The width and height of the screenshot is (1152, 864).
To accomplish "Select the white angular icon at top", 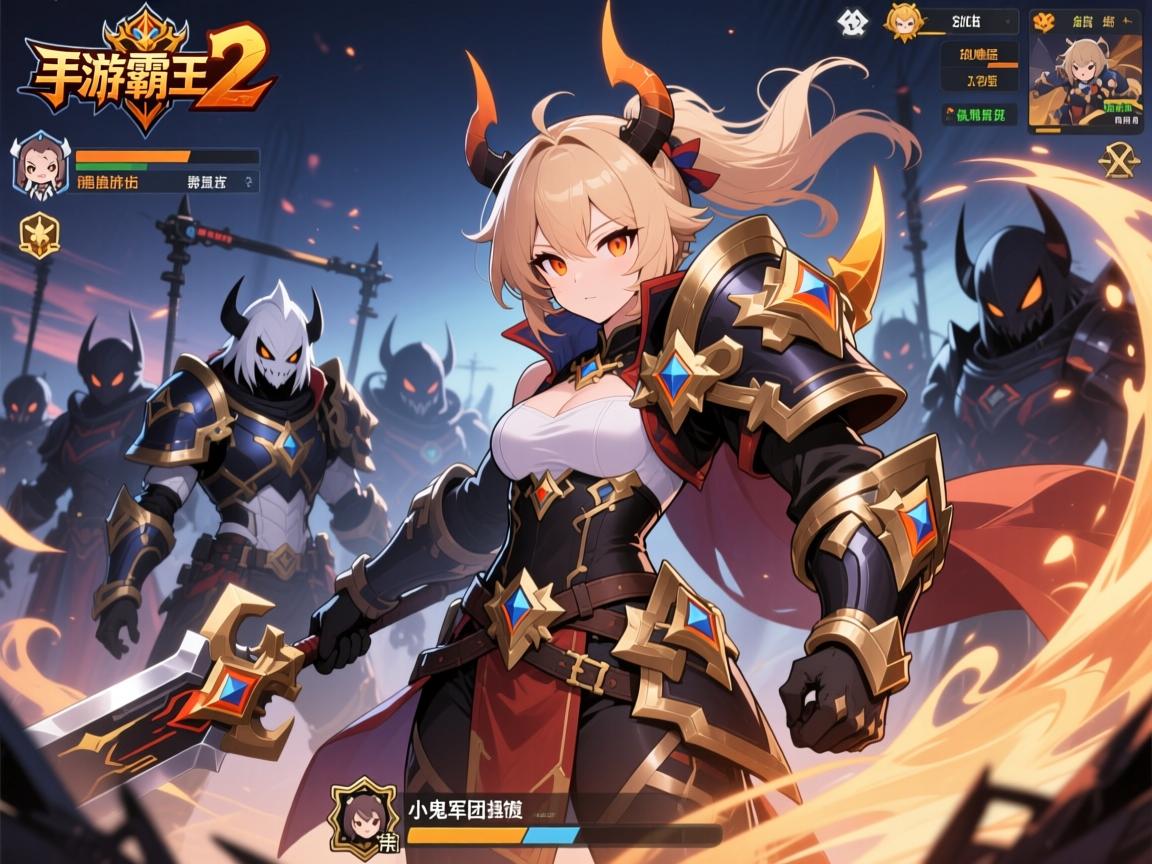I will [x=854, y=22].
